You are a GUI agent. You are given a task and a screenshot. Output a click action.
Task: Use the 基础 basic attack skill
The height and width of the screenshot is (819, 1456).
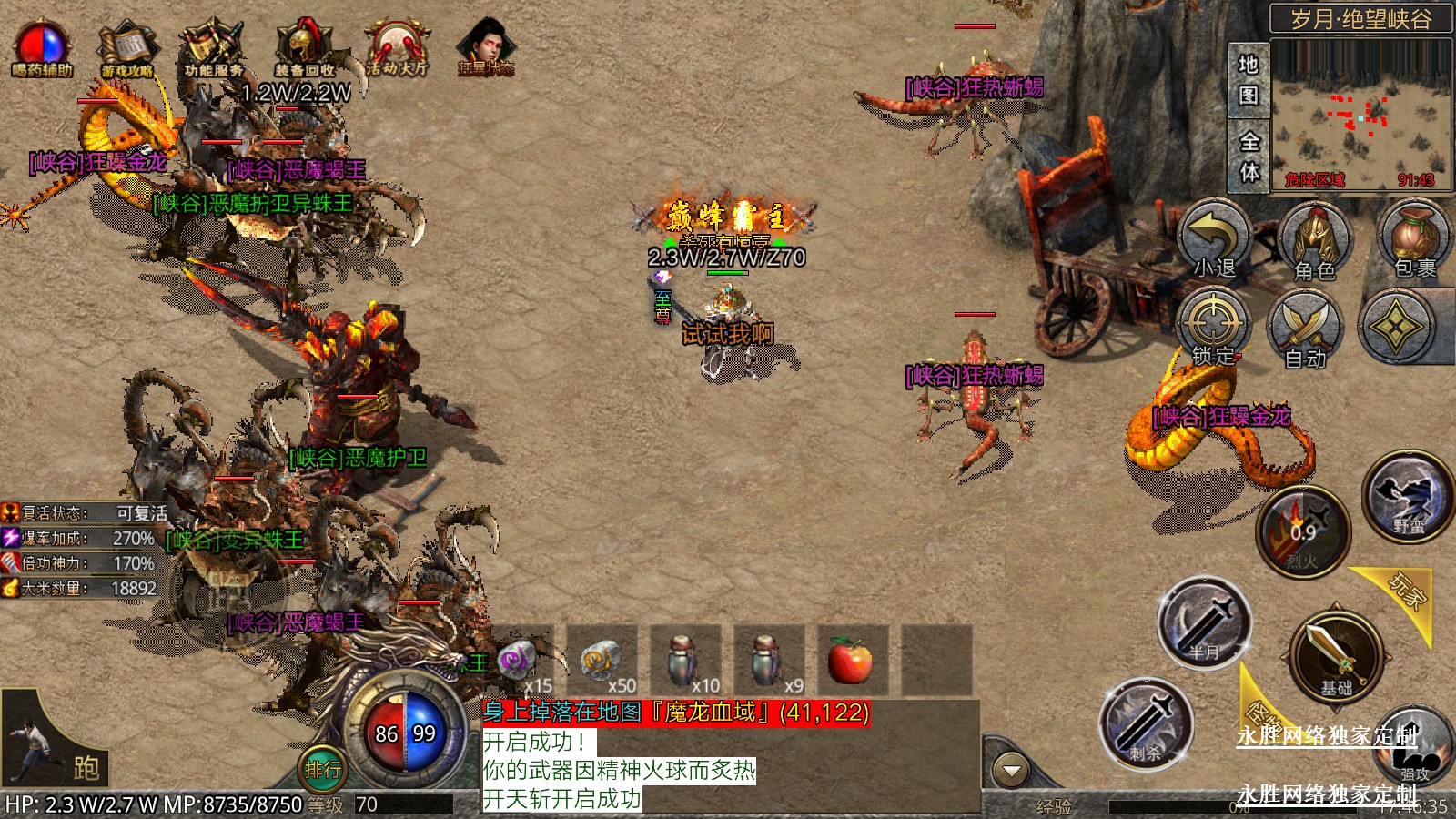pos(1336,655)
